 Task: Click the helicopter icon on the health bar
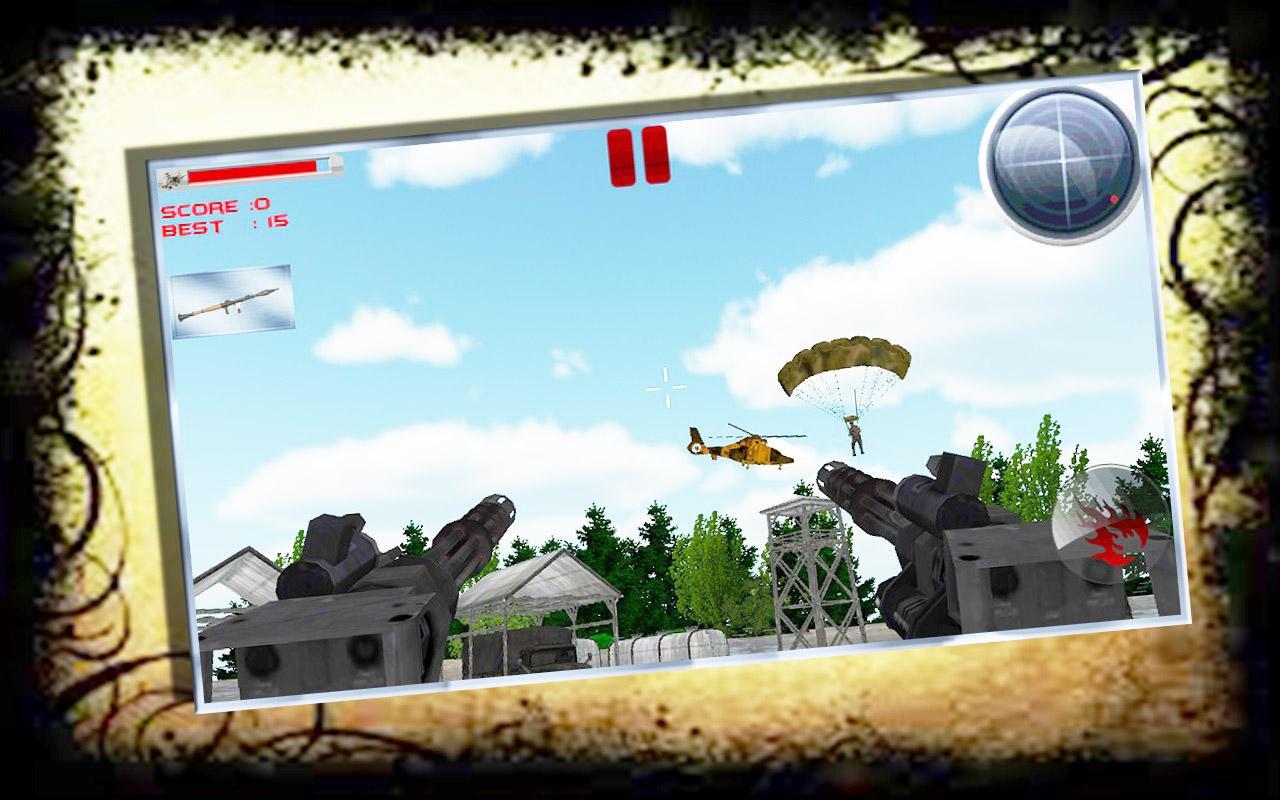click(172, 178)
